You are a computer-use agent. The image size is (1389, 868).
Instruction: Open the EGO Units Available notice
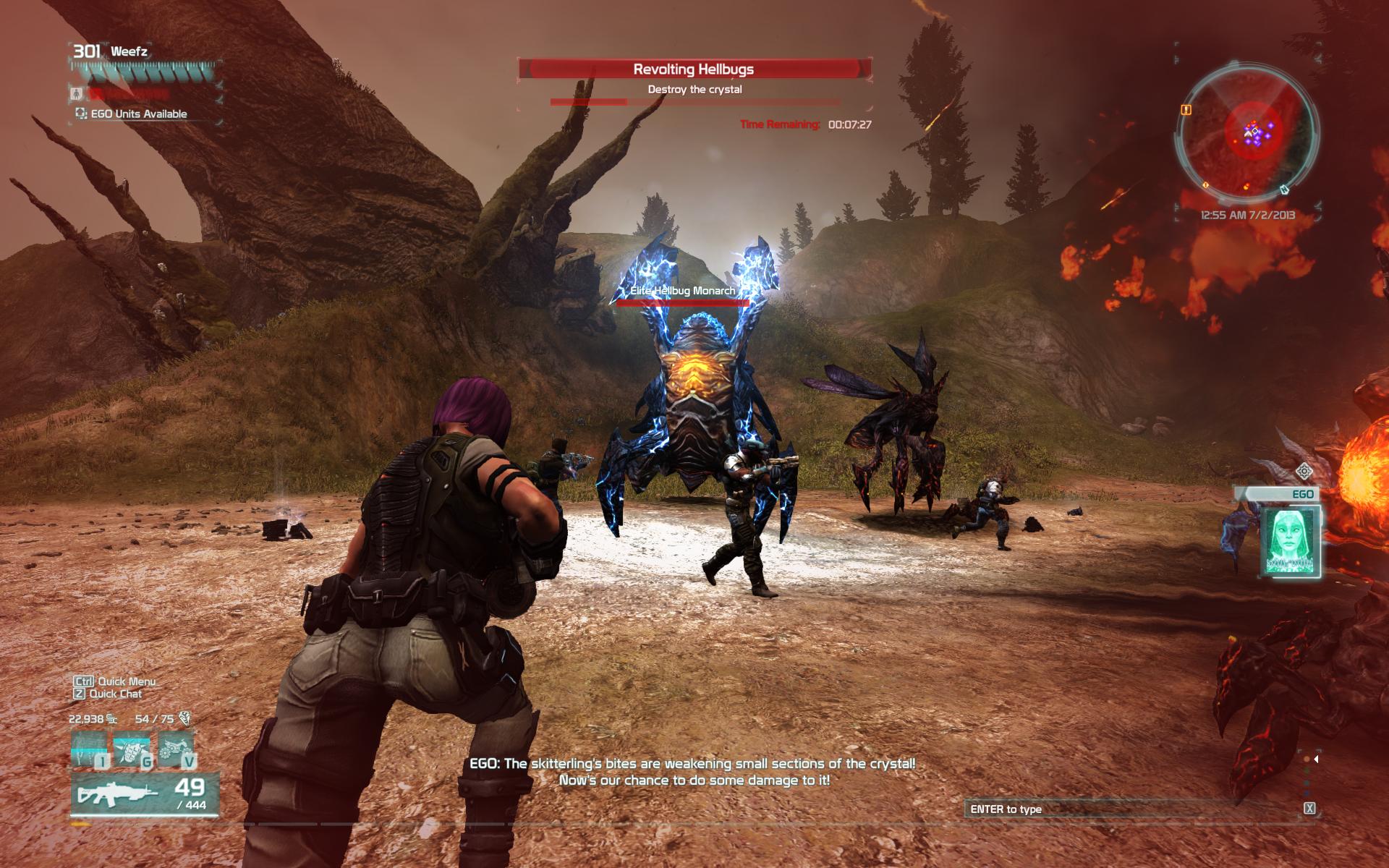(132, 114)
